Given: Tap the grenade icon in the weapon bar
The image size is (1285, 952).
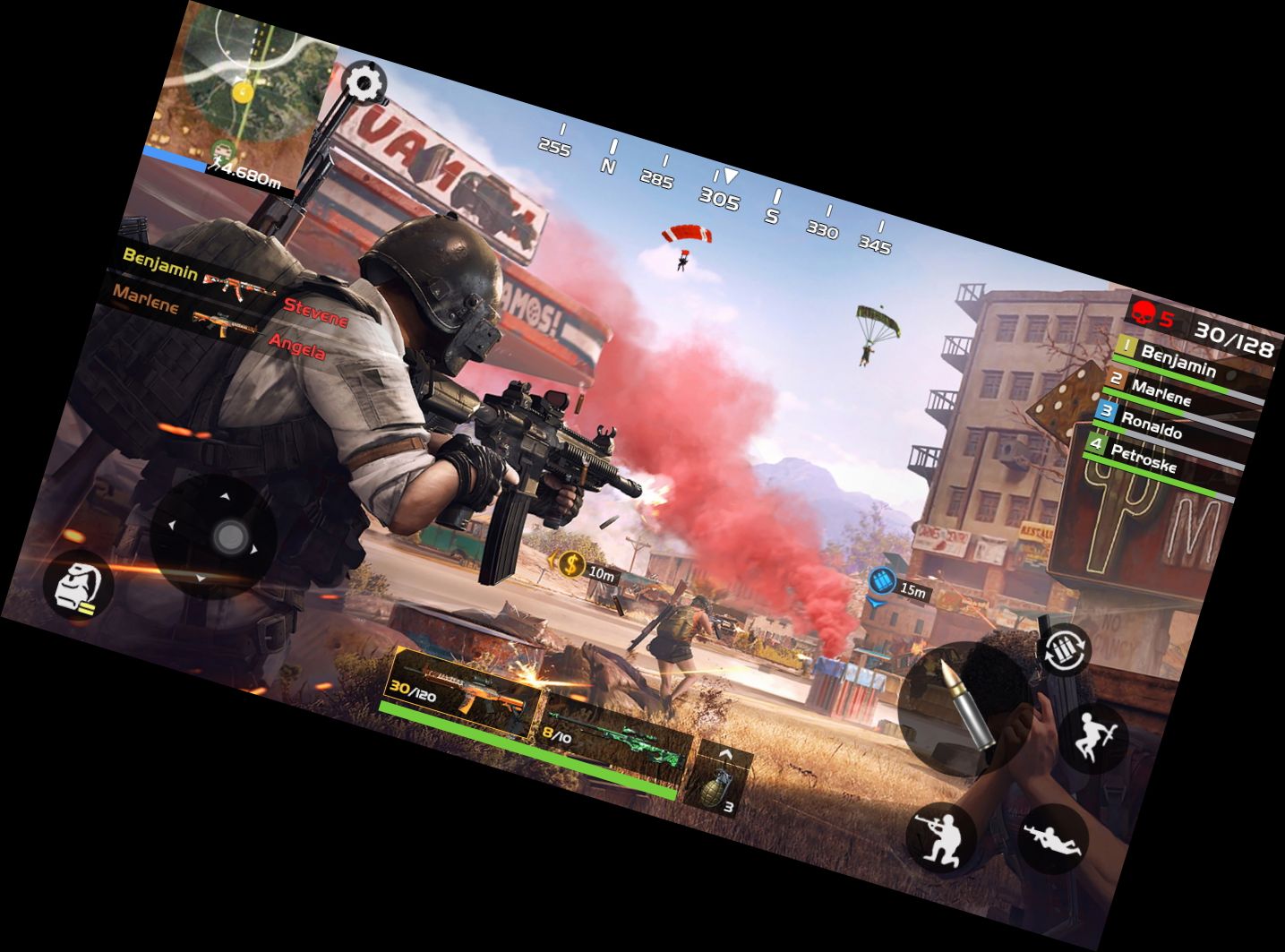Looking at the screenshot, I should [x=716, y=788].
